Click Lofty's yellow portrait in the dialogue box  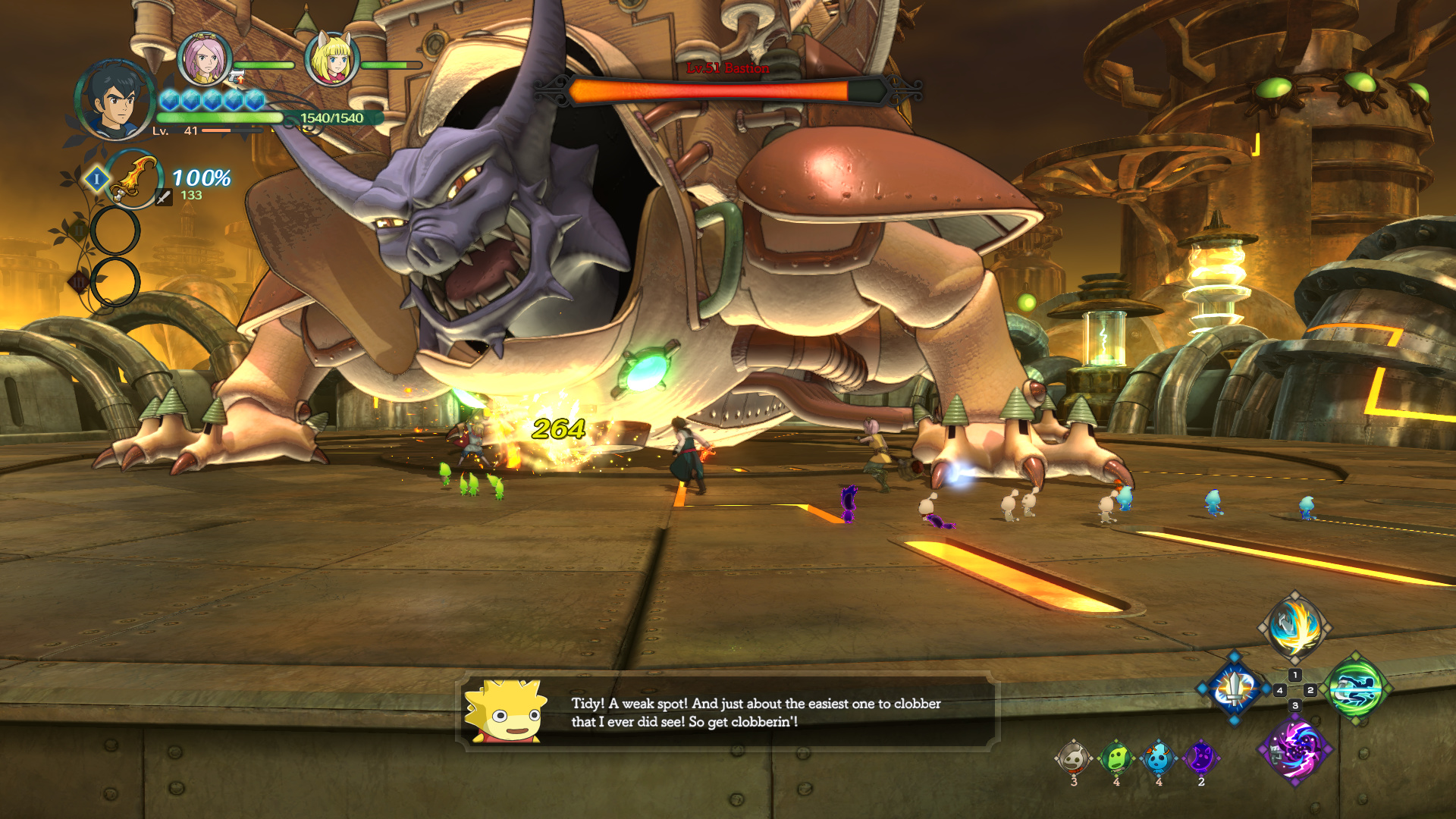pos(506,711)
